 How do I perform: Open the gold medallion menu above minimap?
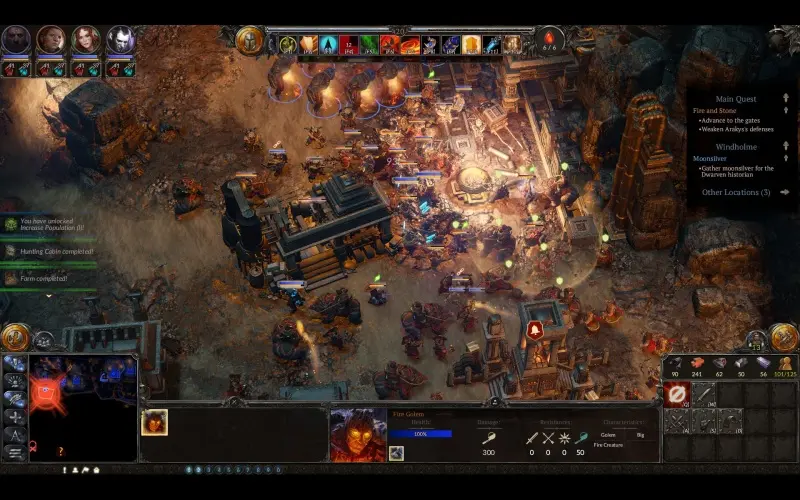[15, 338]
